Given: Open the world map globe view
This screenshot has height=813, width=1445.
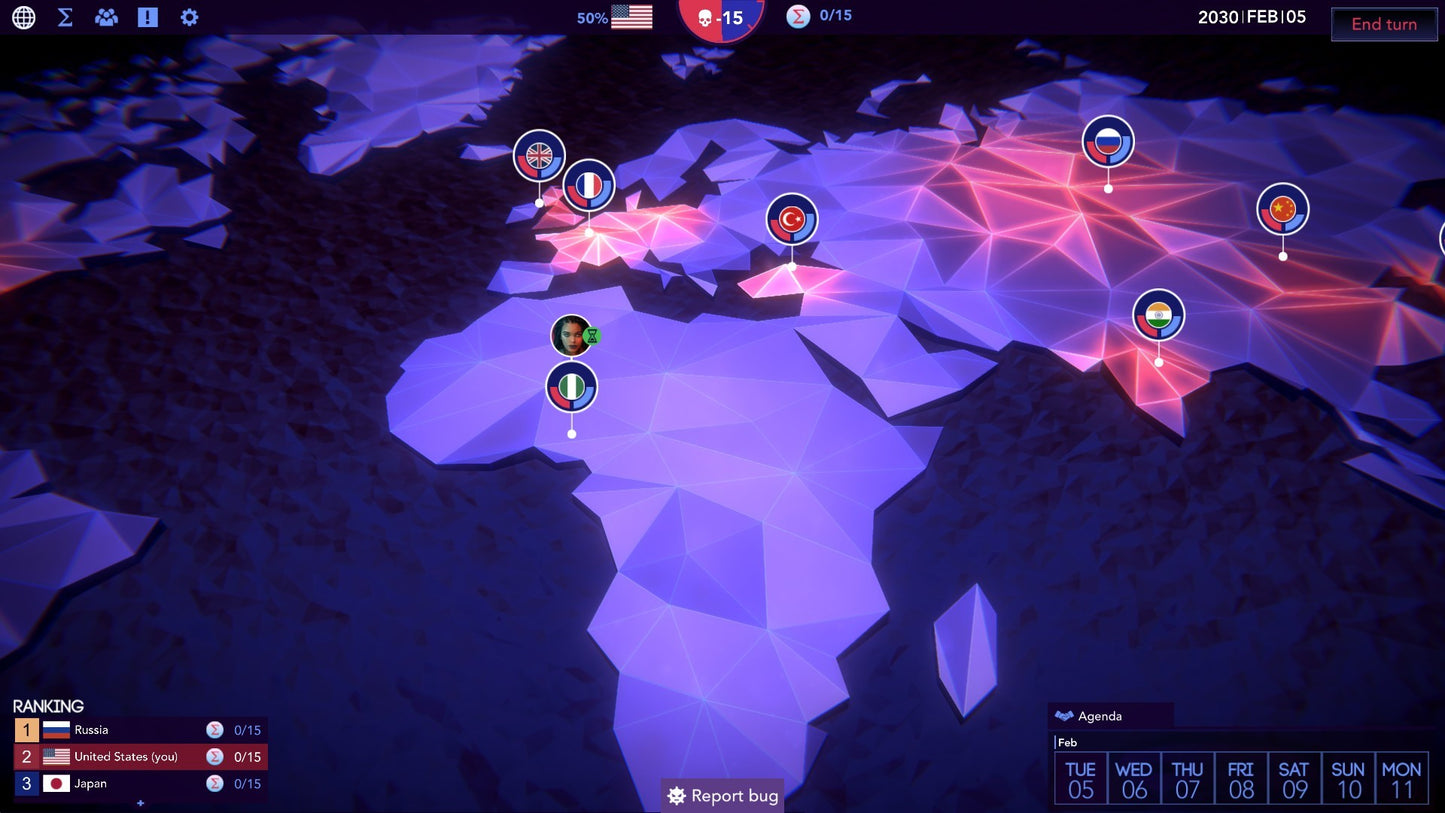Looking at the screenshot, I should (x=22, y=17).
